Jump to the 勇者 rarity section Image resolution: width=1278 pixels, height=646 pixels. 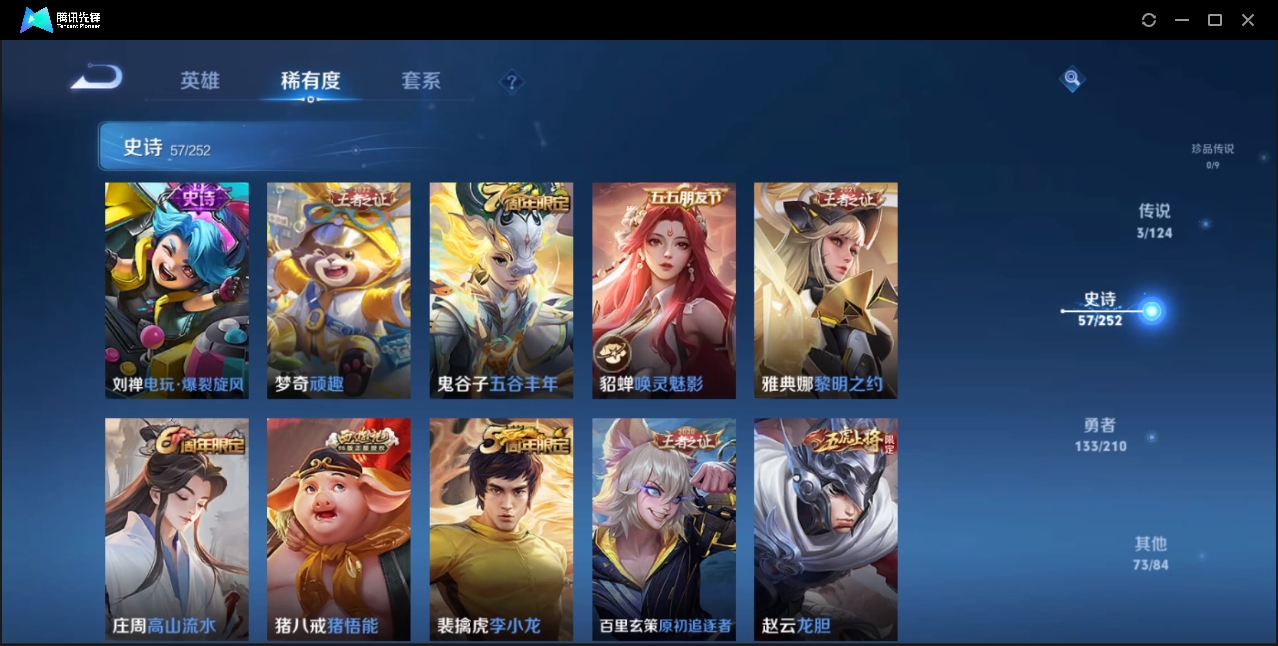tap(1100, 434)
